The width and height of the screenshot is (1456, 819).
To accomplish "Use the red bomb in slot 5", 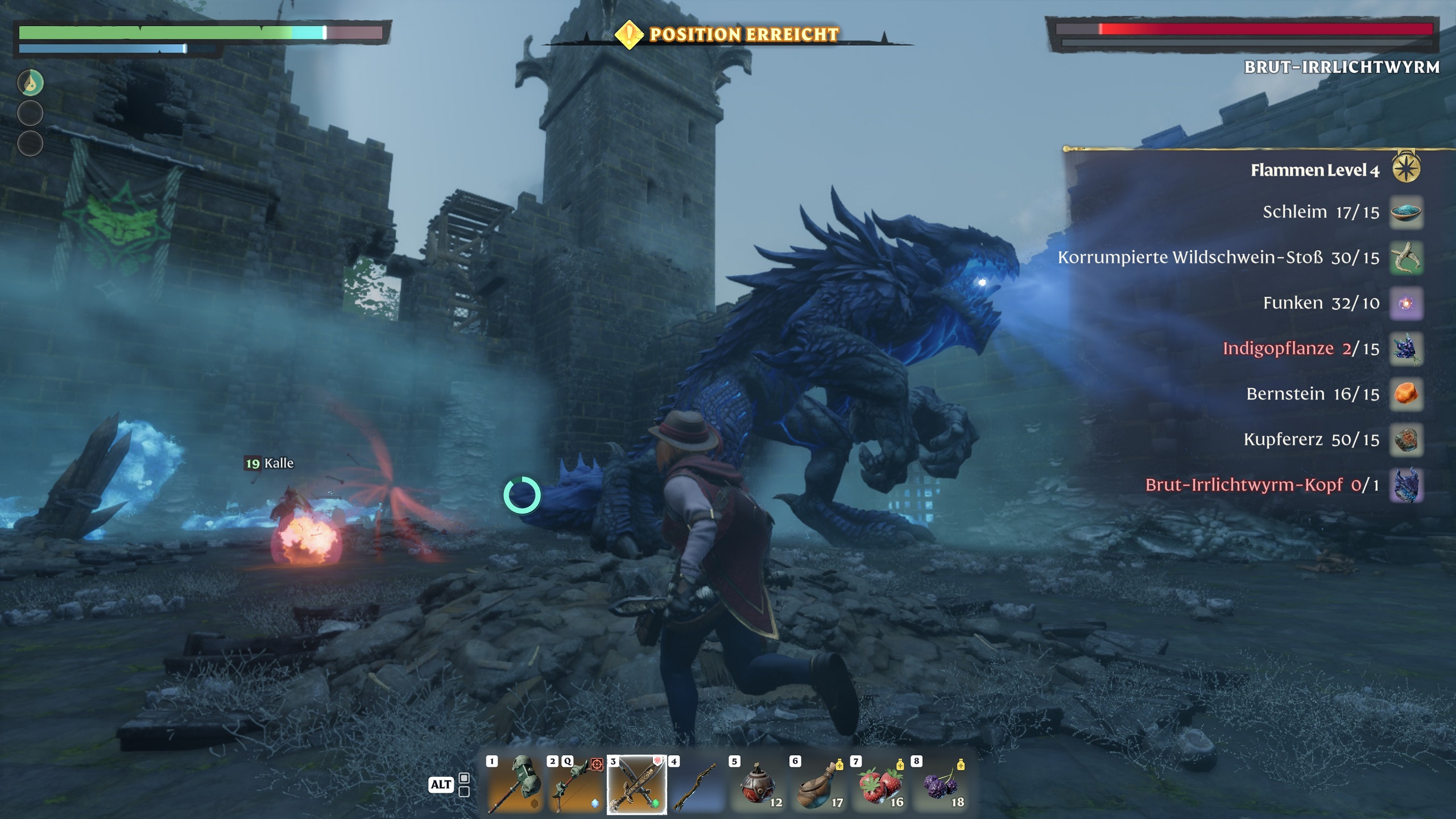I will click(758, 784).
